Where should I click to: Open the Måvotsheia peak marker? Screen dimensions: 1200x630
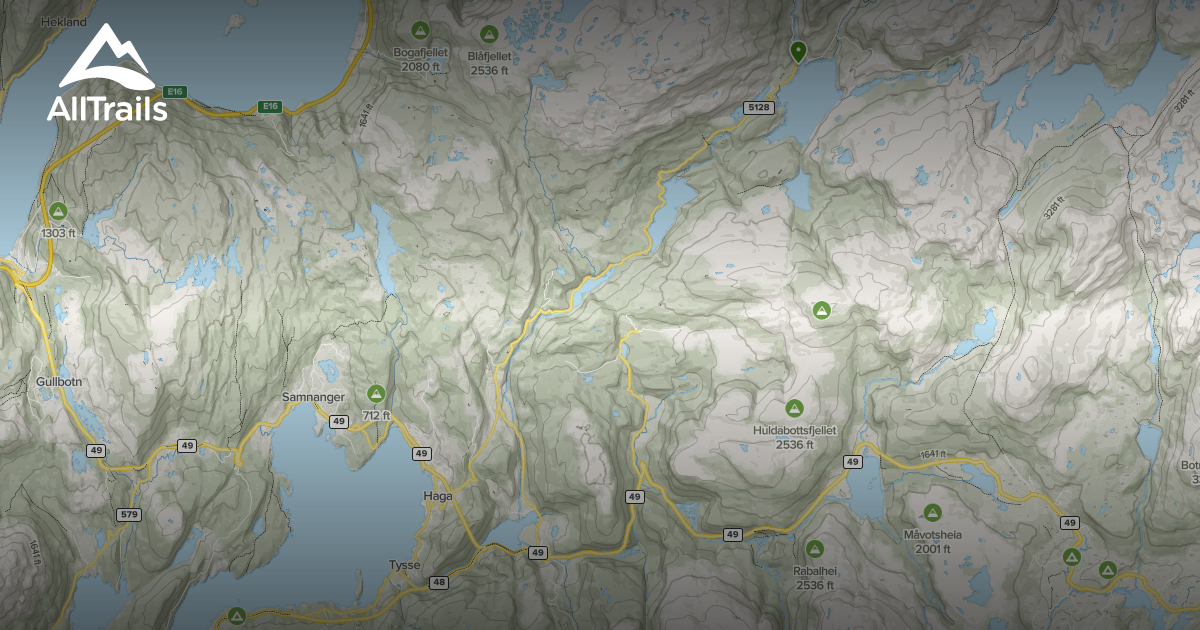(x=932, y=513)
